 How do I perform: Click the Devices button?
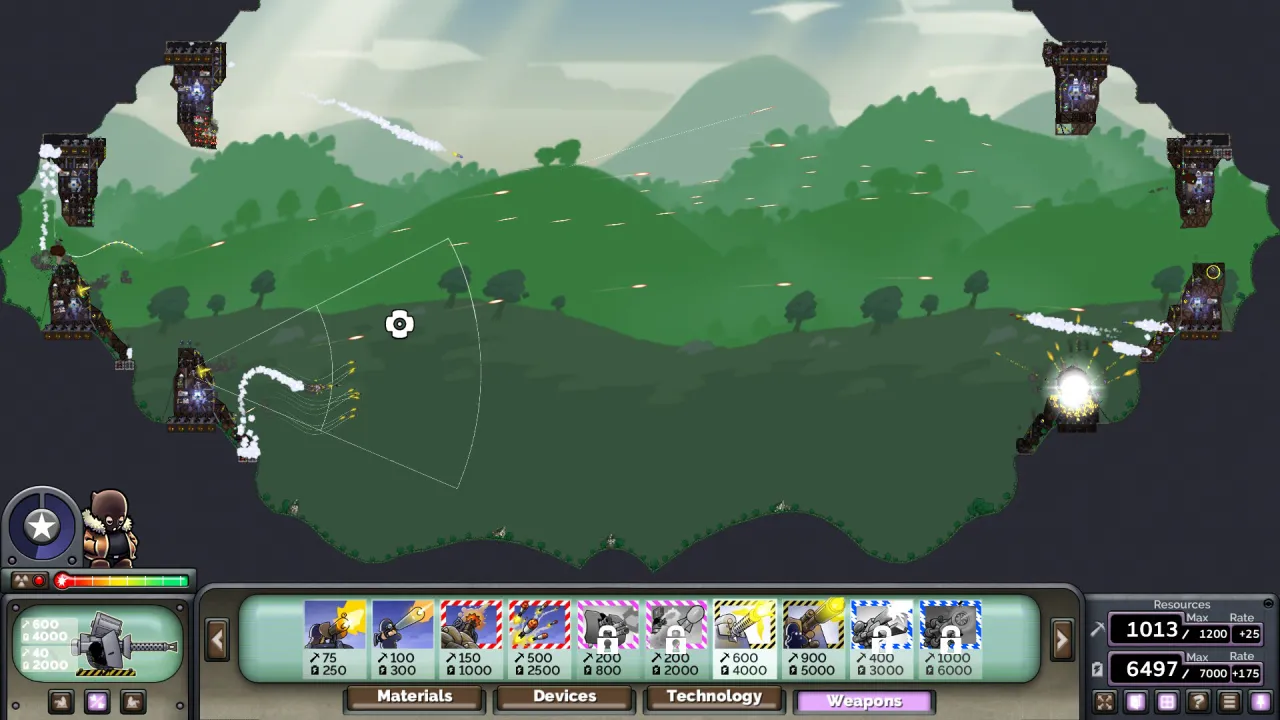coord(564,697)
